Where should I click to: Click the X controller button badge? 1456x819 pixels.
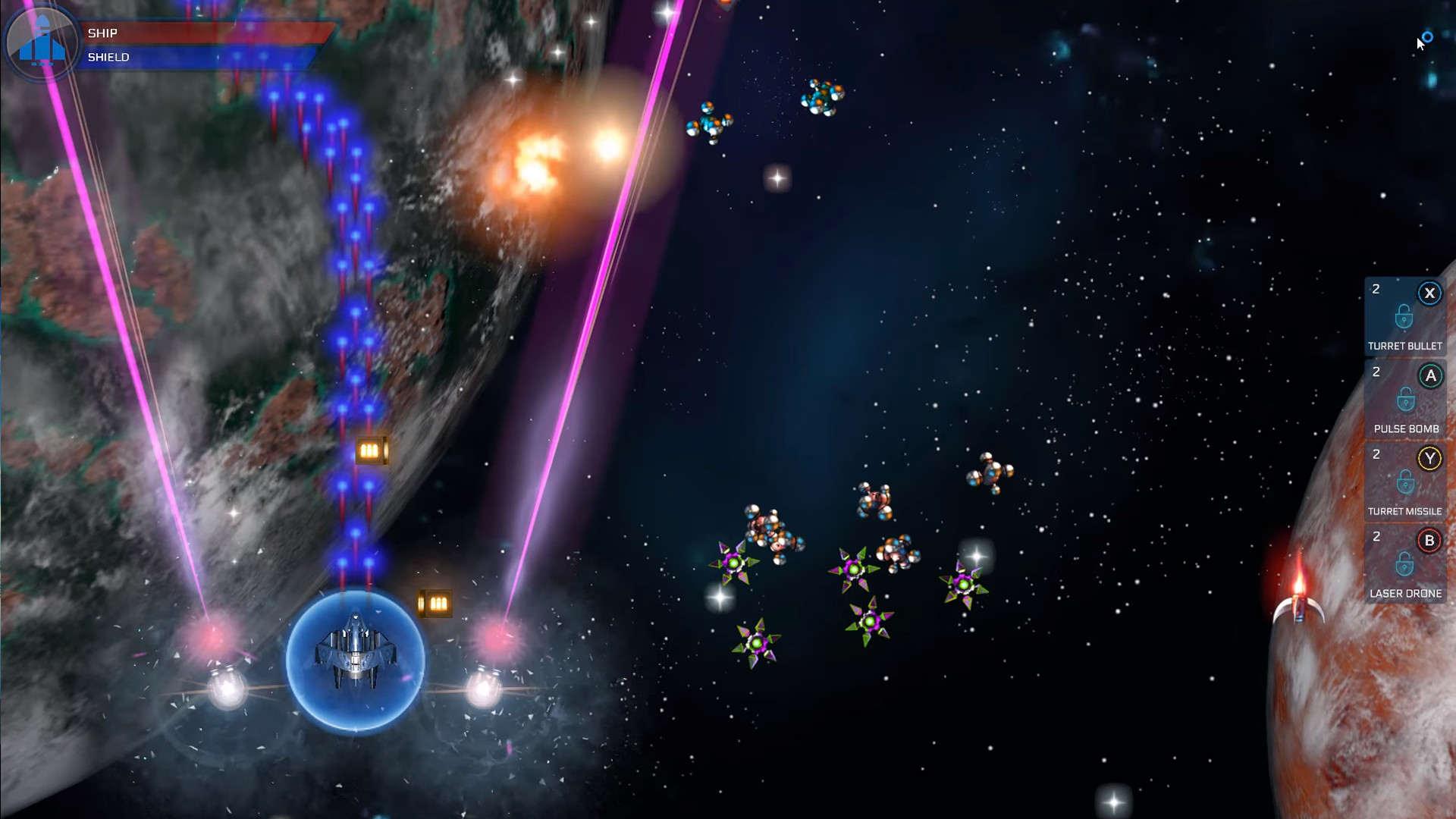(x=1429, y=293)
